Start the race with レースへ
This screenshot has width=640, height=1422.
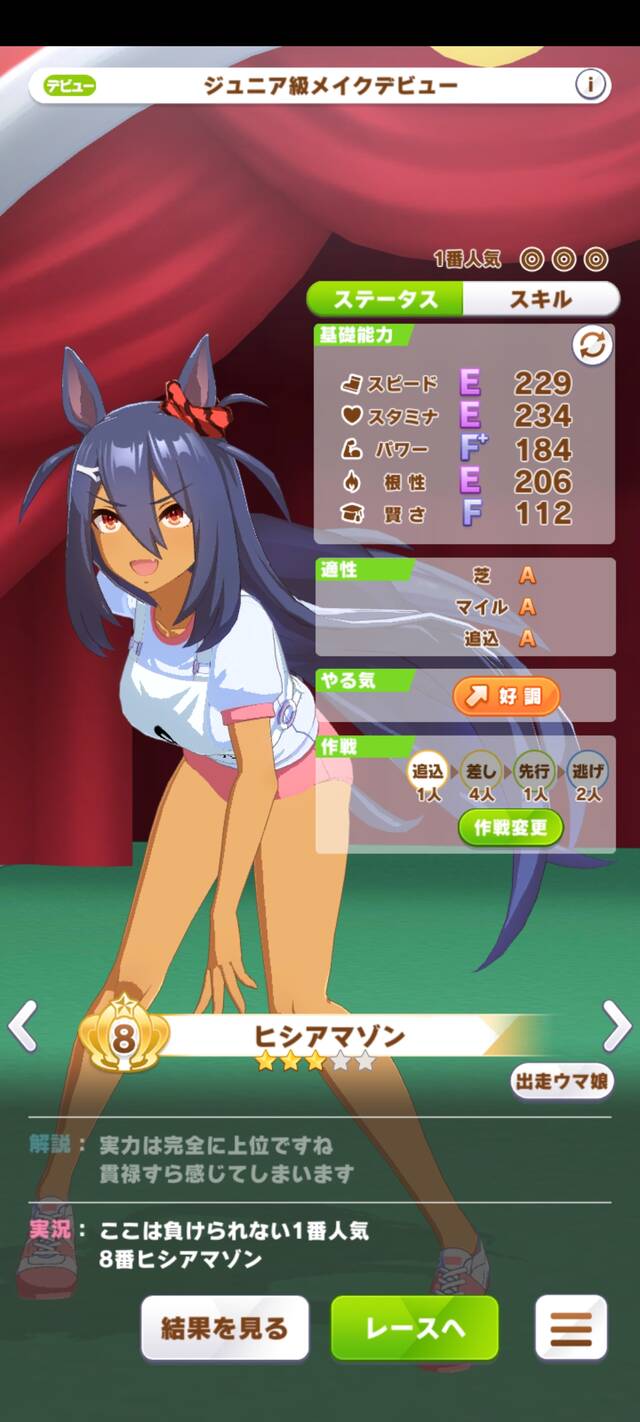coord(414,1328)
